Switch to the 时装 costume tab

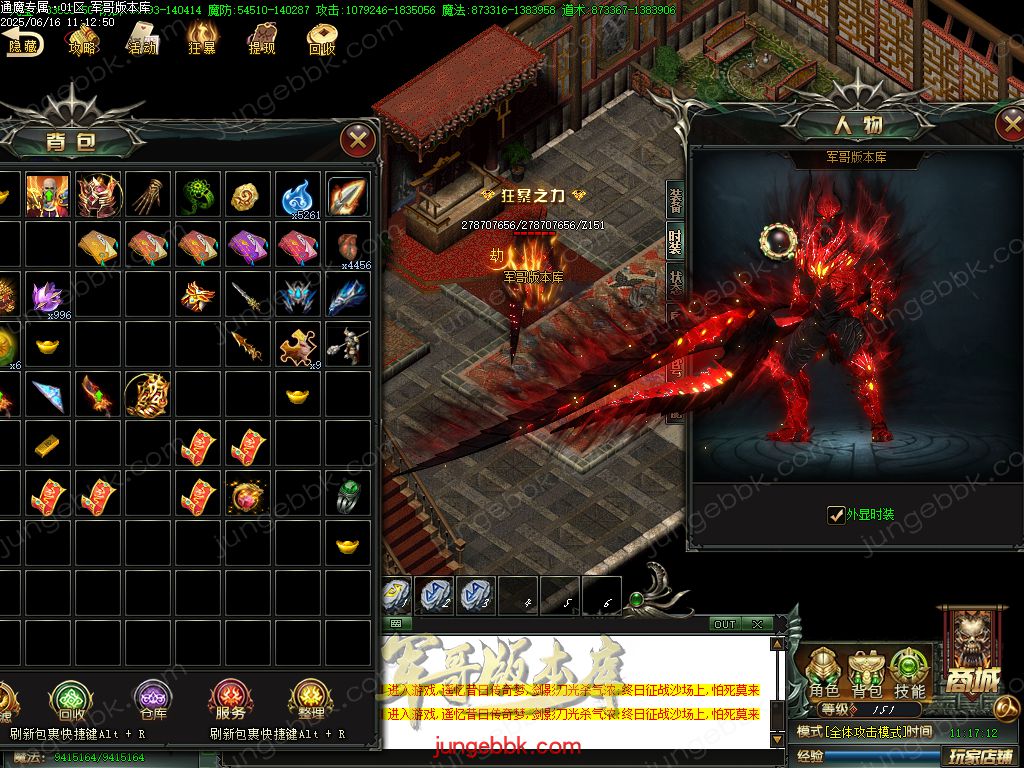coord(676,243)
